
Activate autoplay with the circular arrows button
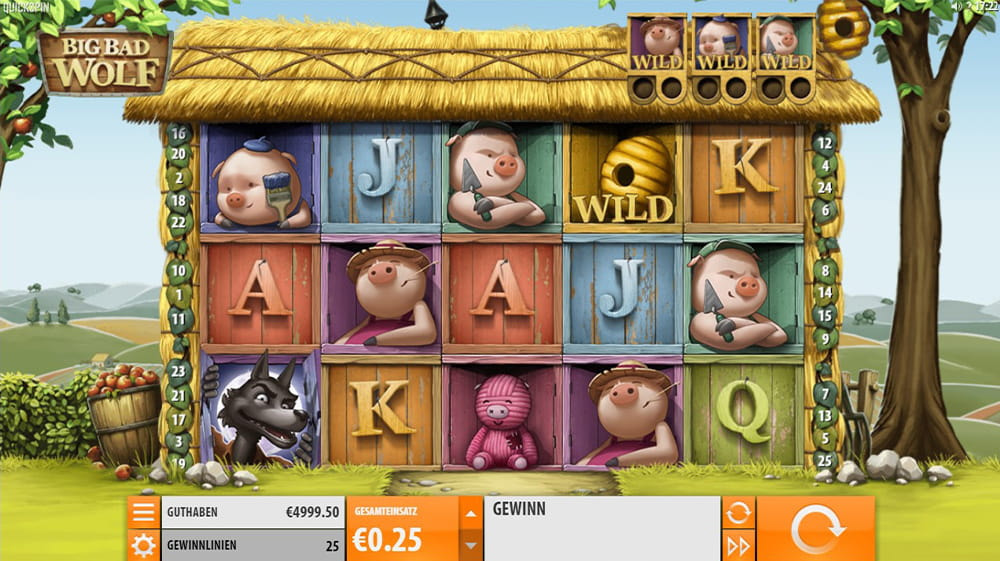point(739,513)
